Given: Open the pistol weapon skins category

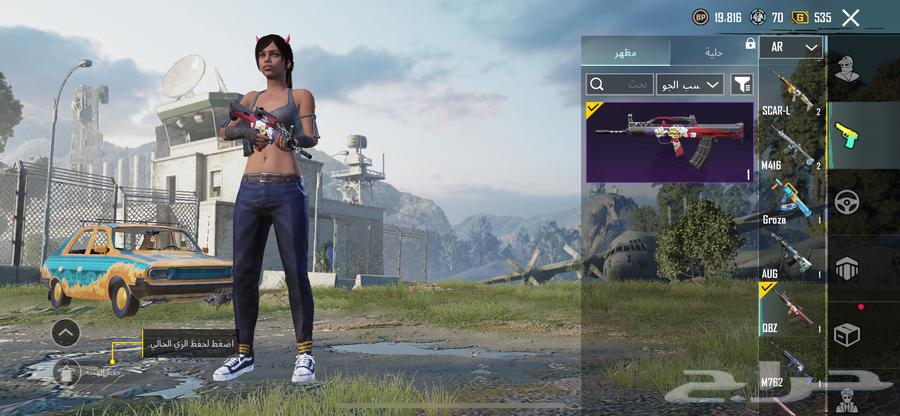Looking at the screenshot, I should point(846,135).
